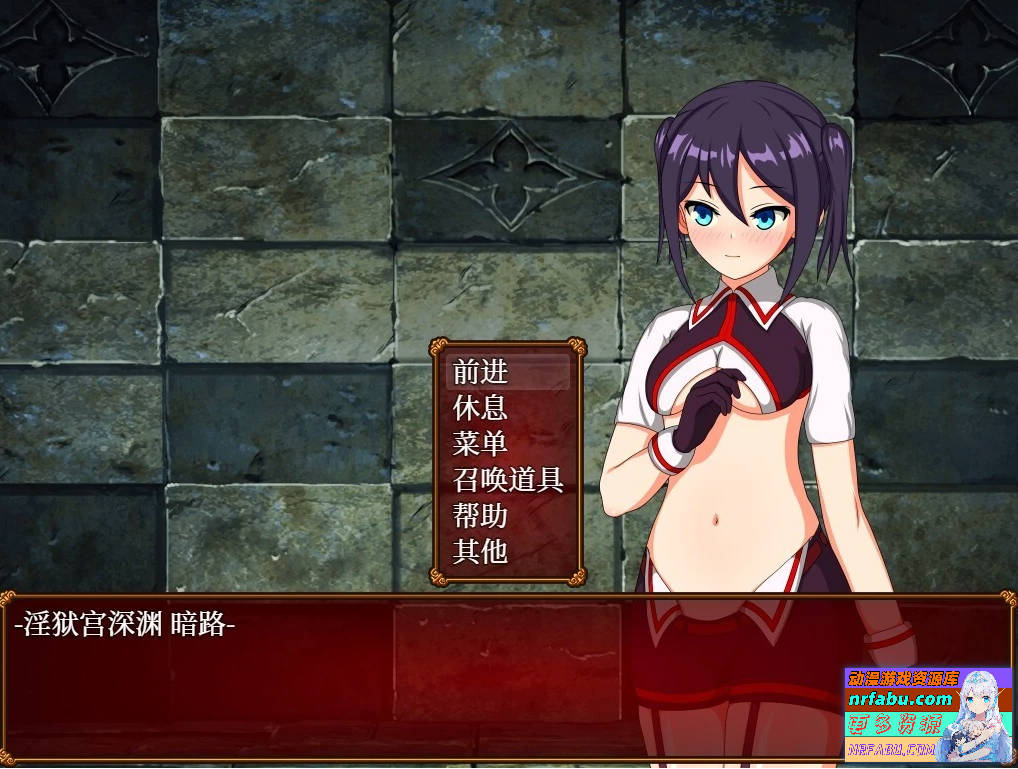Select 召唤道具 (Summon Item) option
1018x769 pixels.
point(508,480)
